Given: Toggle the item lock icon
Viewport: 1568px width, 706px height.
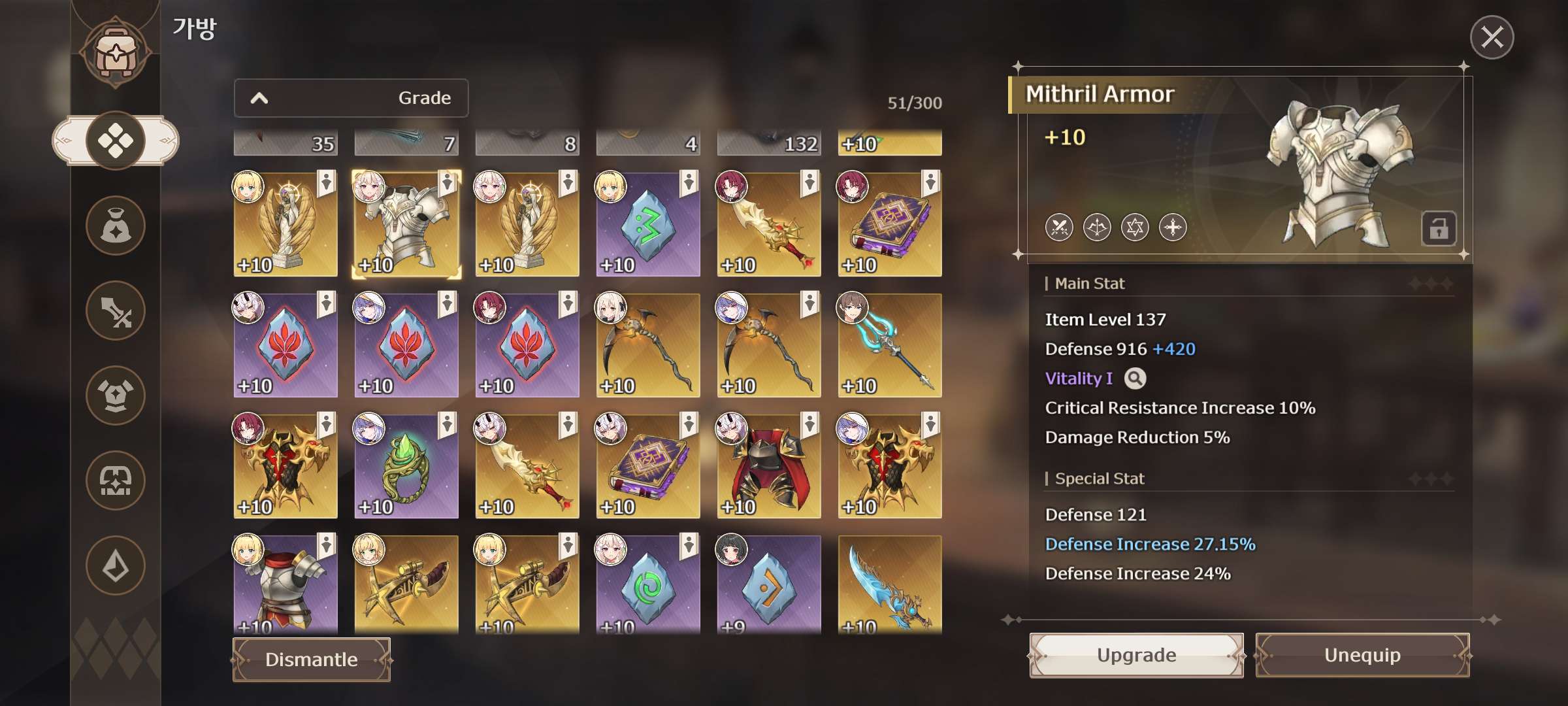Looking at the screenshot, I should point(1438,229).
